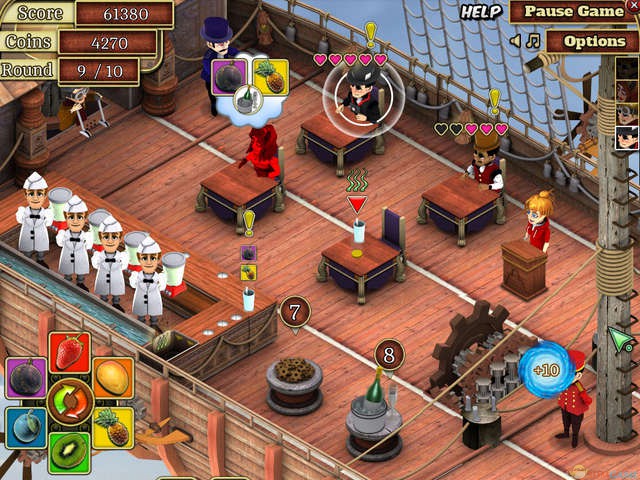The image size is (640, 480).
Task: Select the kiwi ingredient
Action: pos(69,452)
